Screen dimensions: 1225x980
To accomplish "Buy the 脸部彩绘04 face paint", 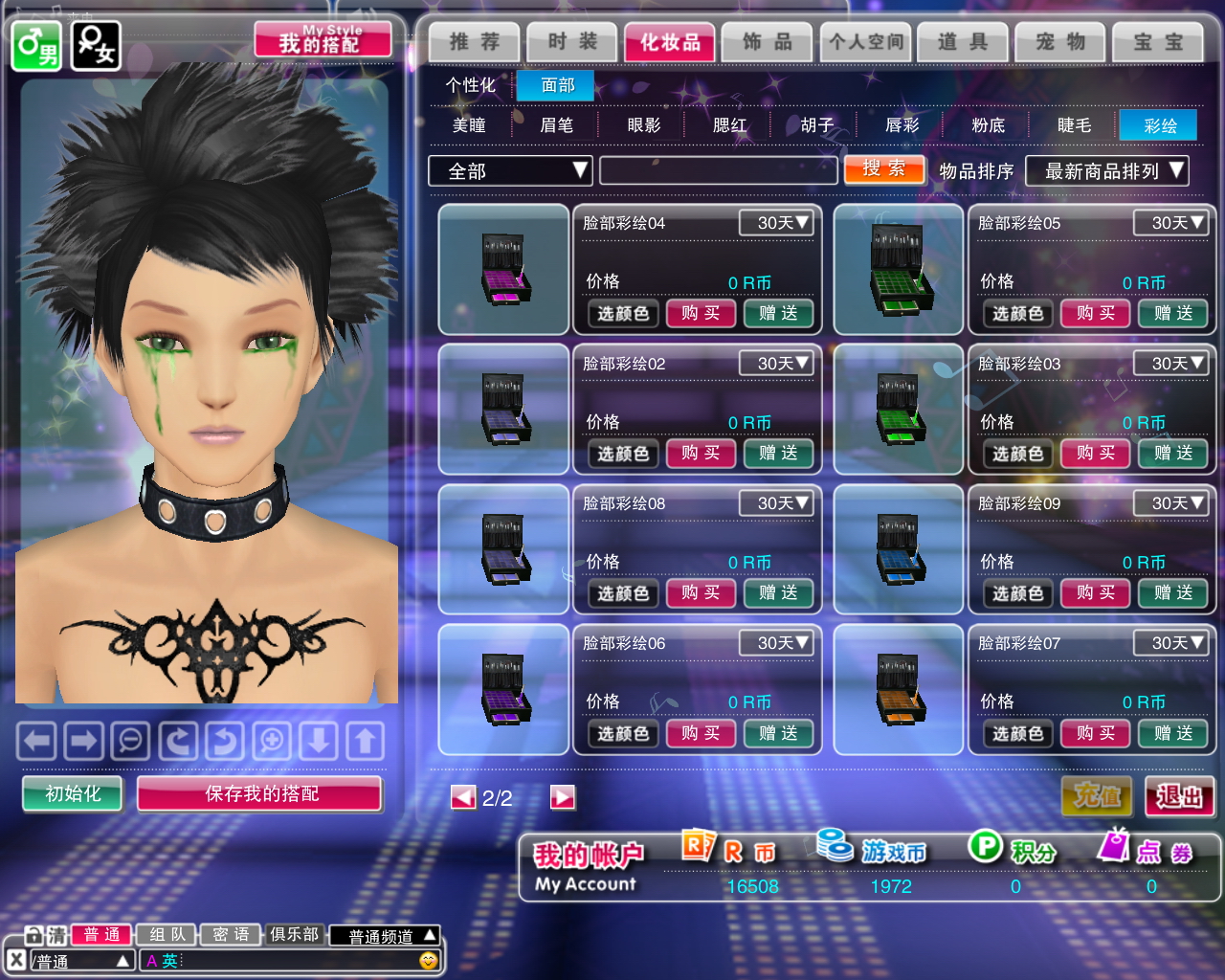I will (701, 313).
